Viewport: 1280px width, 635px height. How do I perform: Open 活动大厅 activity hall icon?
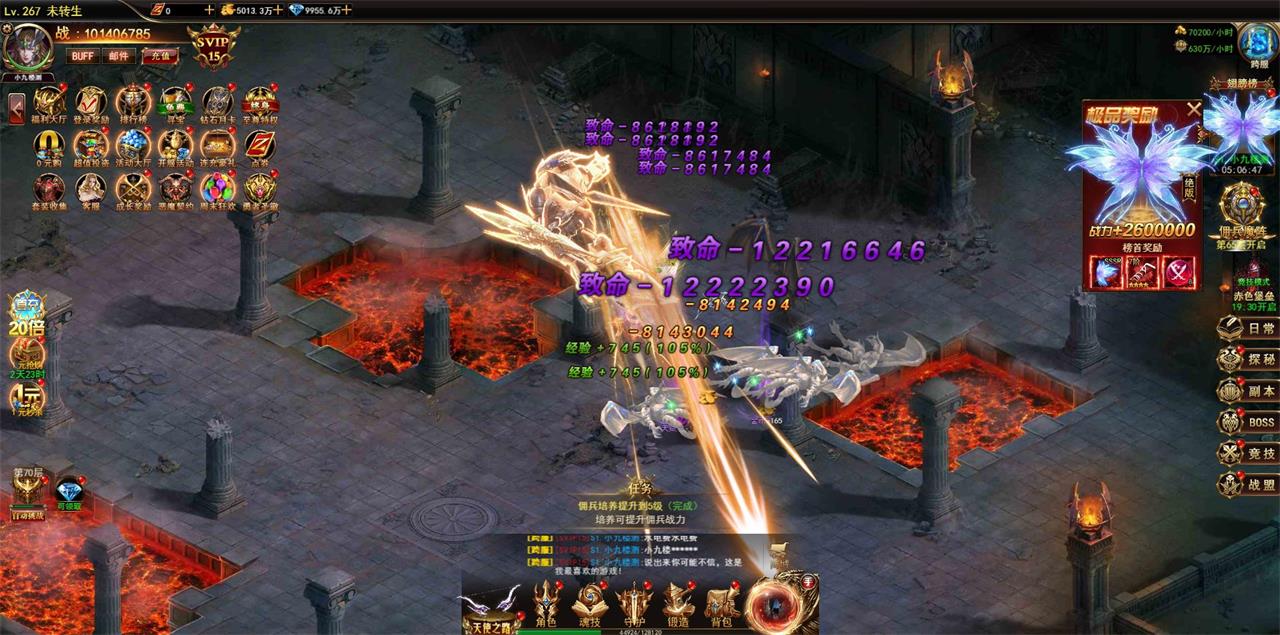(133, 146)
